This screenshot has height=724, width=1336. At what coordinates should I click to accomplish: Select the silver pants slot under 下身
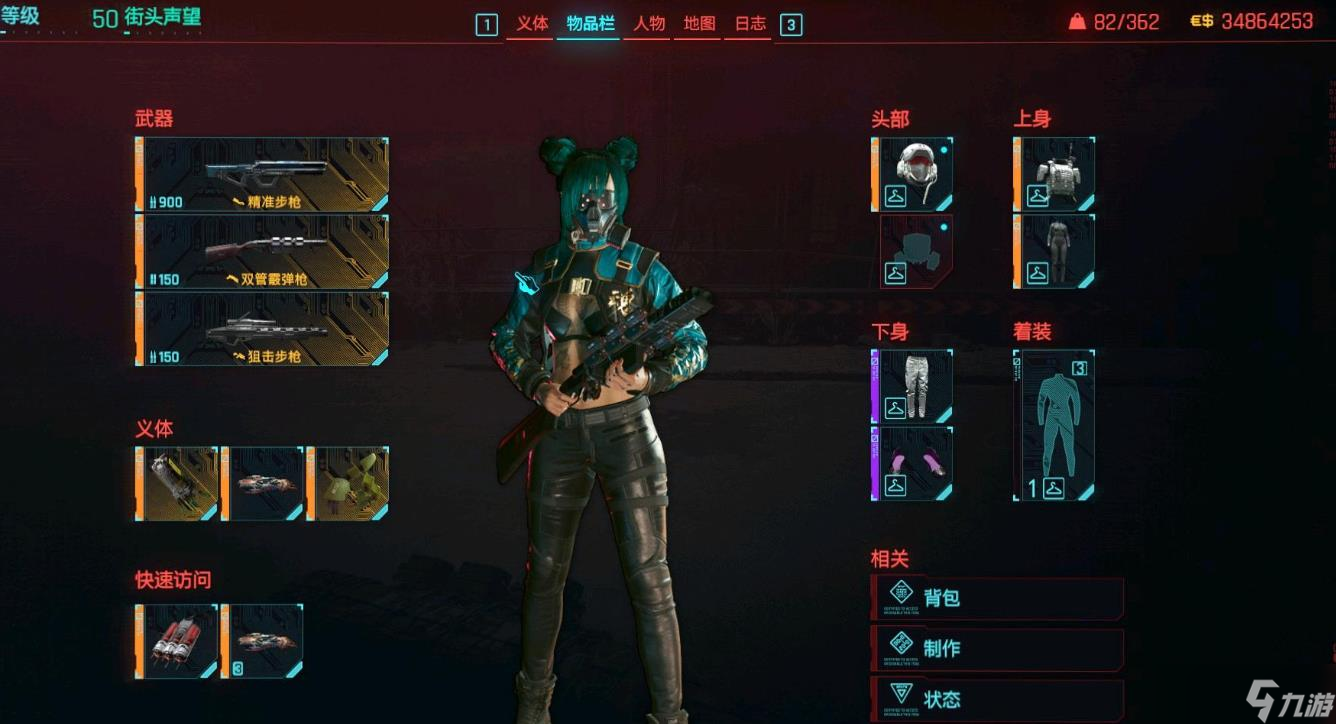(913, 386)
